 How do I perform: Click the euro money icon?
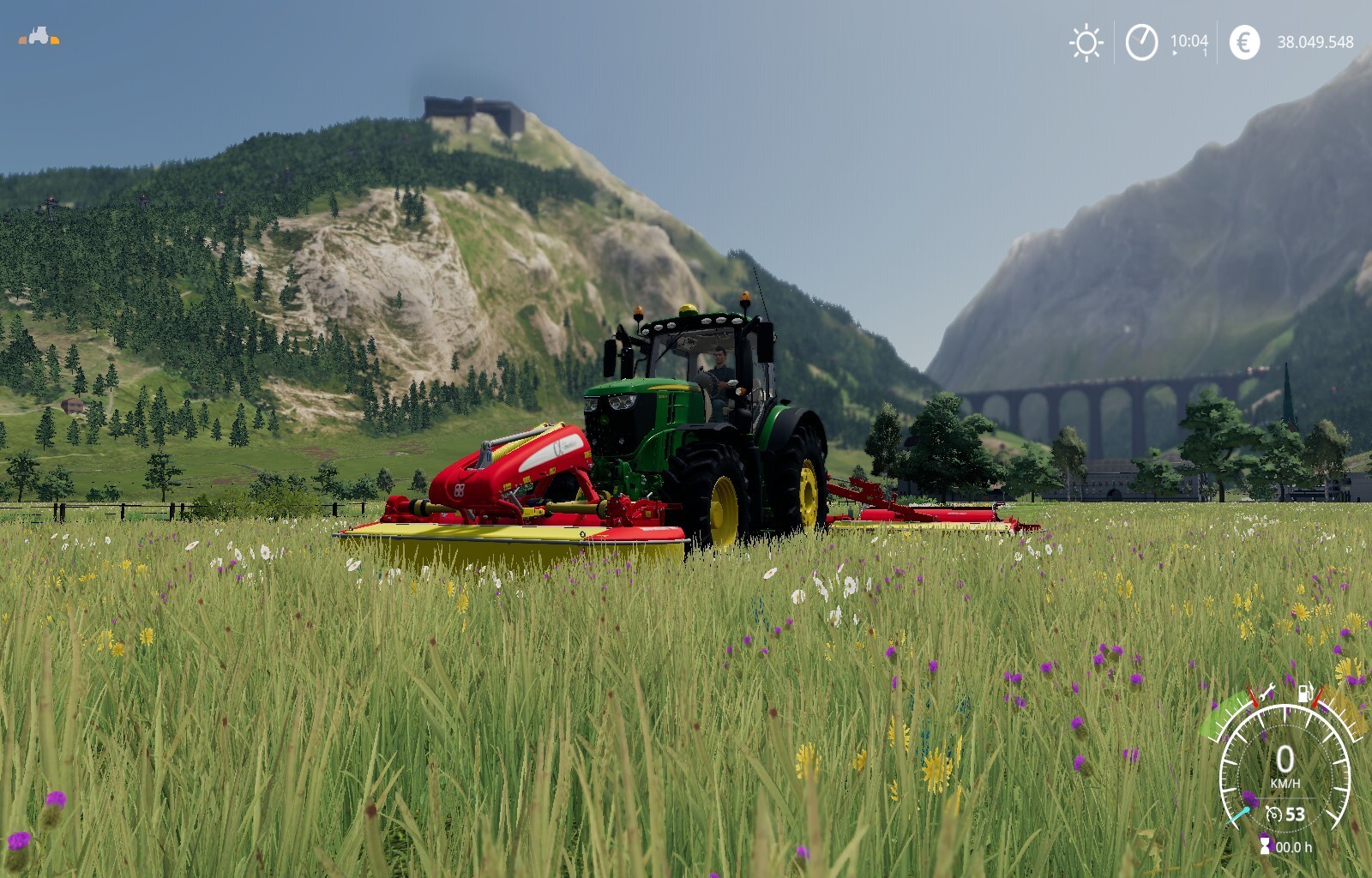click(x=1244, y=42)
